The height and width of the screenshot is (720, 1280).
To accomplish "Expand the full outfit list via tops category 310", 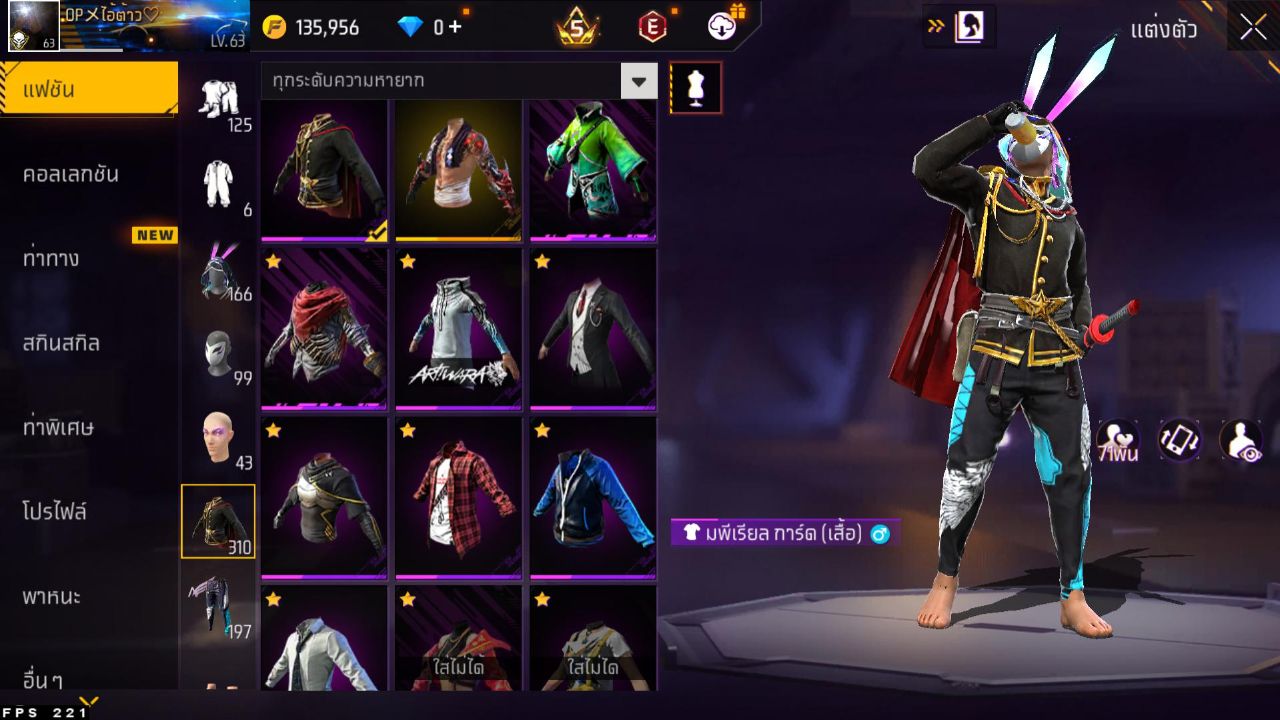I will (x=219, y=522).
